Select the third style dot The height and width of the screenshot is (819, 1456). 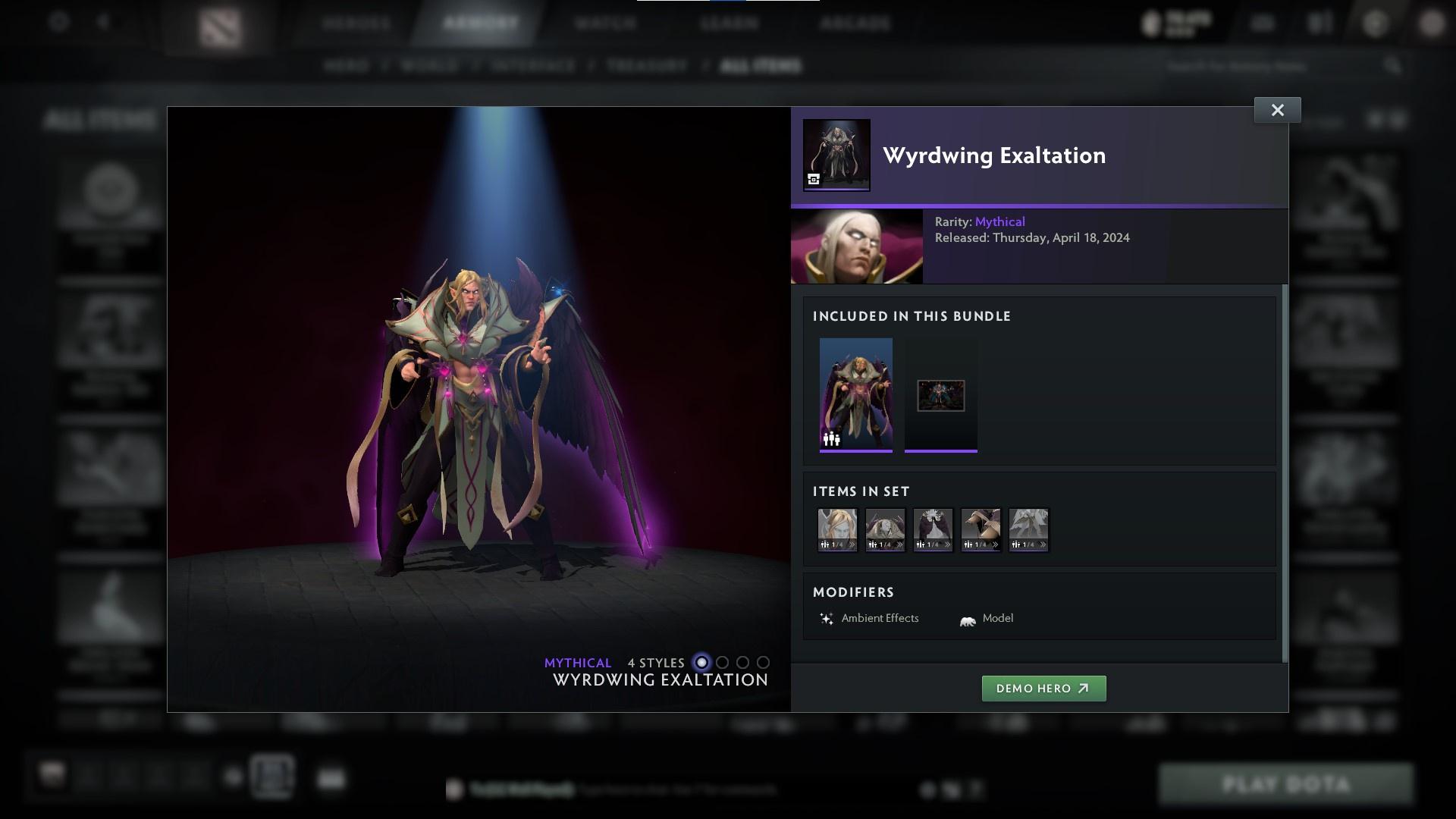coord(742,662)
